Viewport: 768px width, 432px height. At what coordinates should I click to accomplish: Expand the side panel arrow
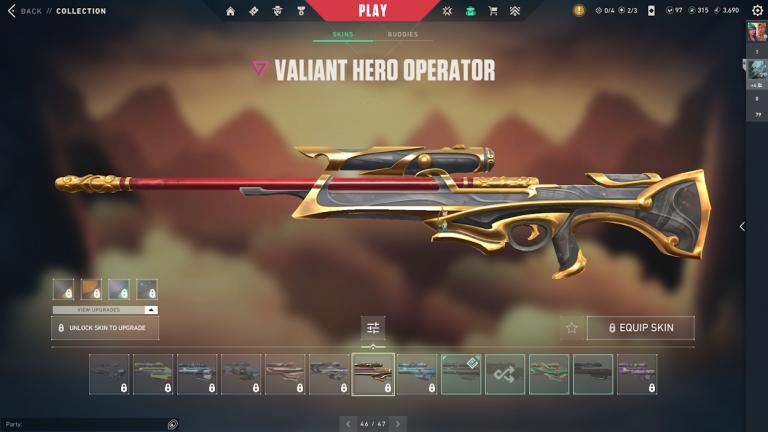[741, 227]
